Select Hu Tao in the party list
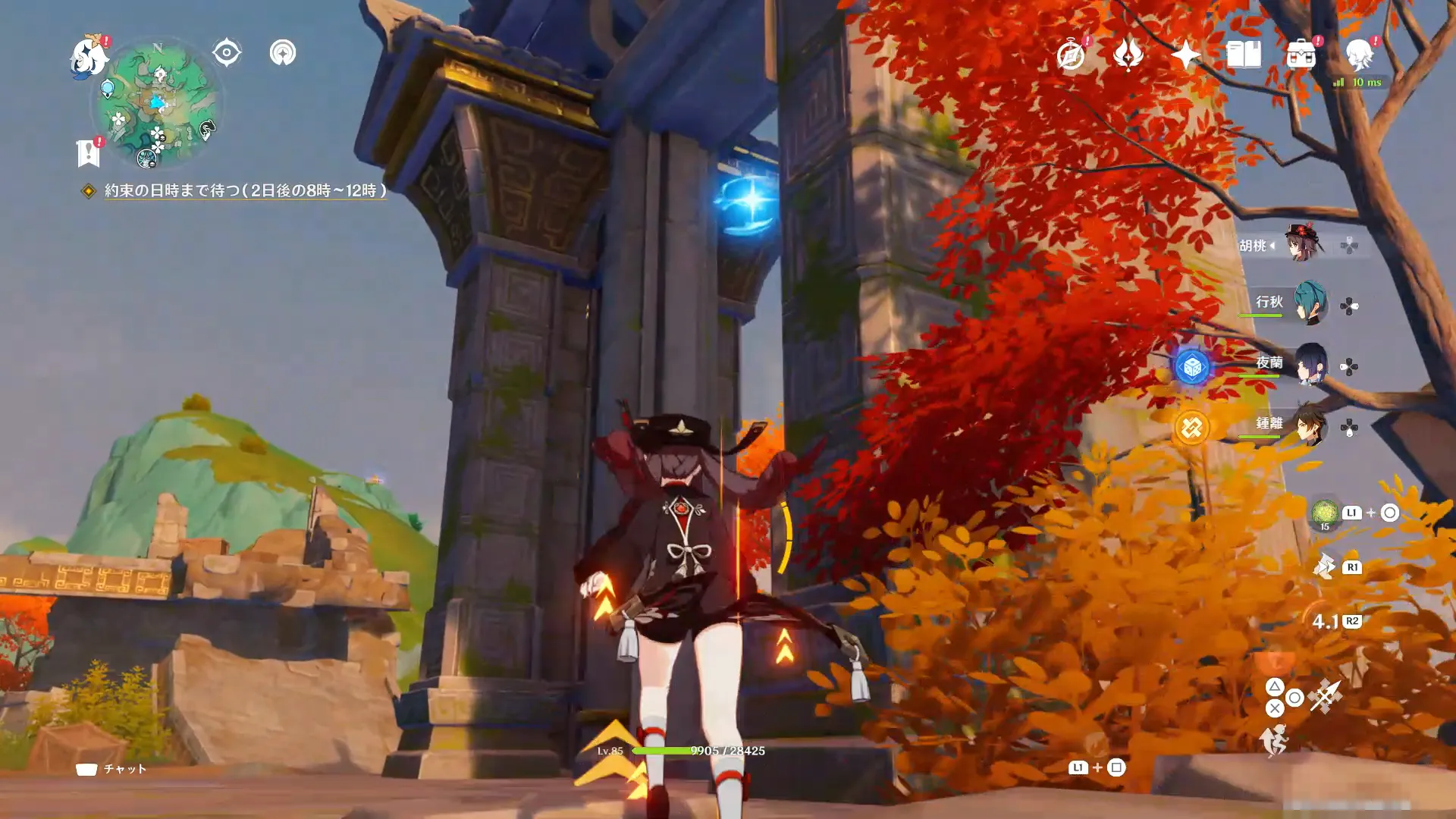 pos(1303,244)
